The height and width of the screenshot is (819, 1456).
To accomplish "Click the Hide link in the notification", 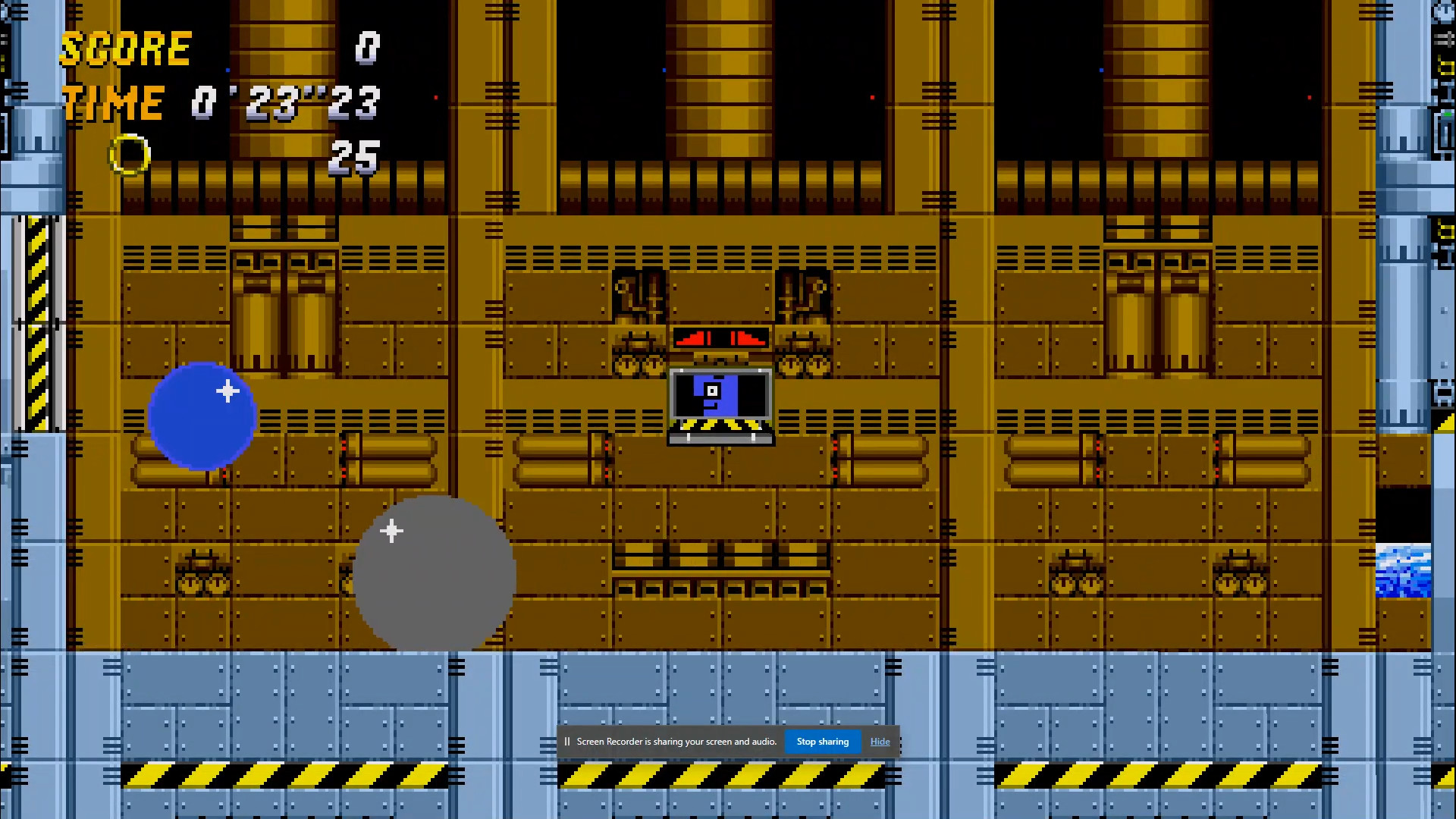I will point(880,742).
